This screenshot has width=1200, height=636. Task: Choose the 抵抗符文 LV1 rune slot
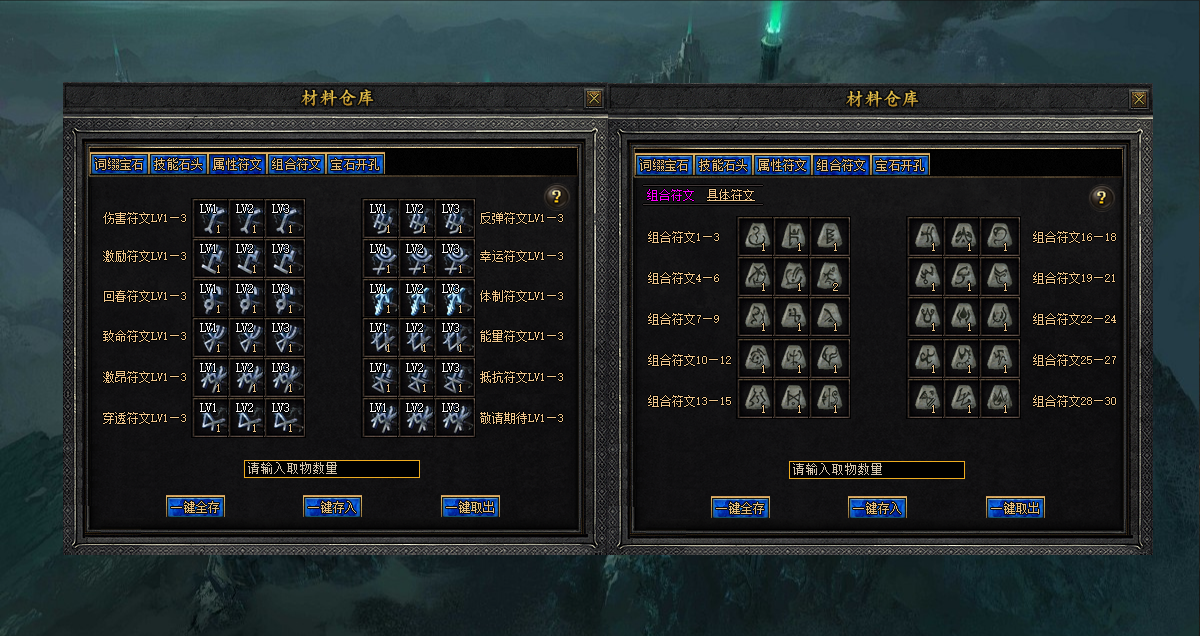(381, 377)
